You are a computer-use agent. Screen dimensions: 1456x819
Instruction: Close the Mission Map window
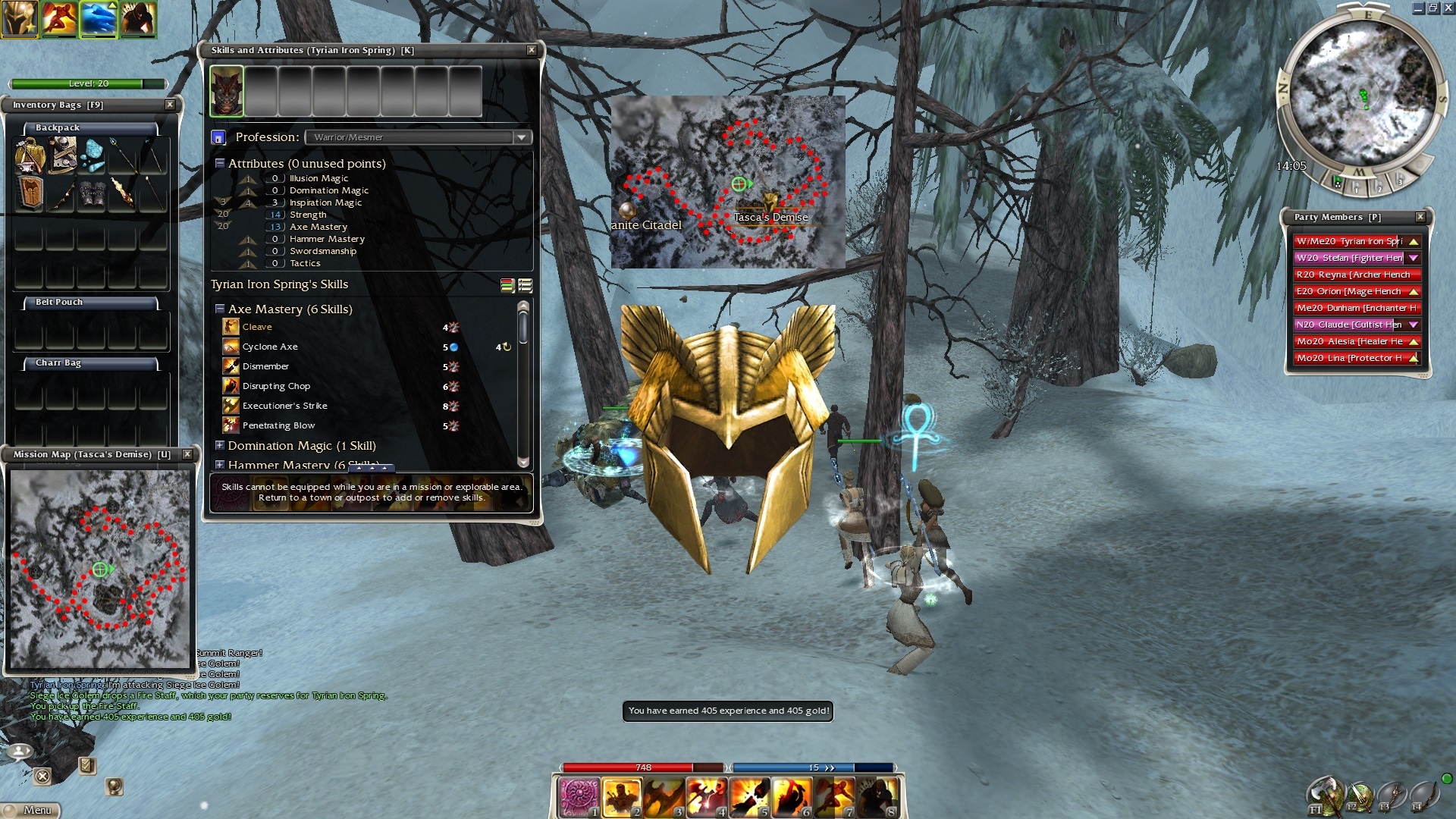[187, 454]
